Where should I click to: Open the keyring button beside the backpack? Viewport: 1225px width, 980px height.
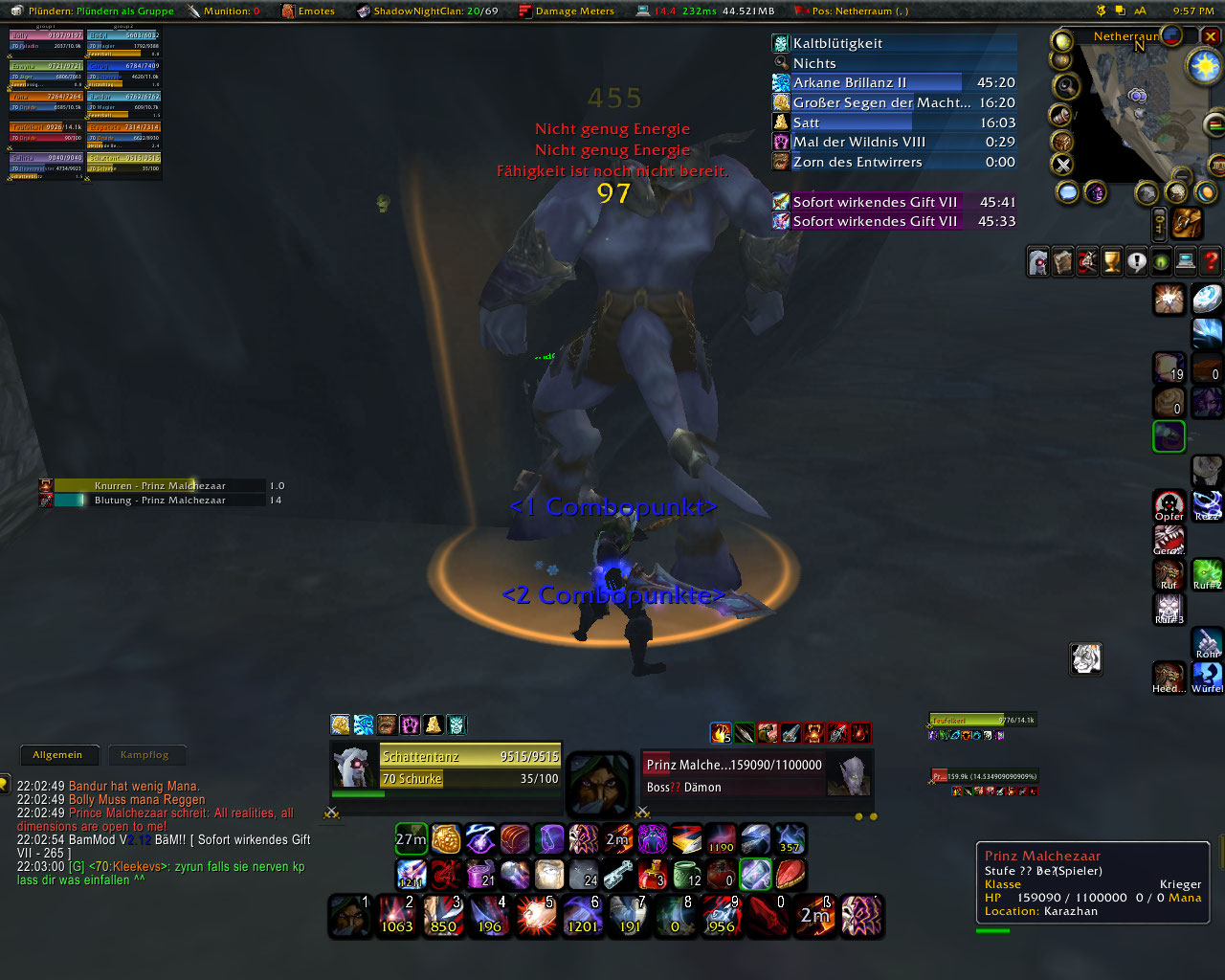[1159, 223]
